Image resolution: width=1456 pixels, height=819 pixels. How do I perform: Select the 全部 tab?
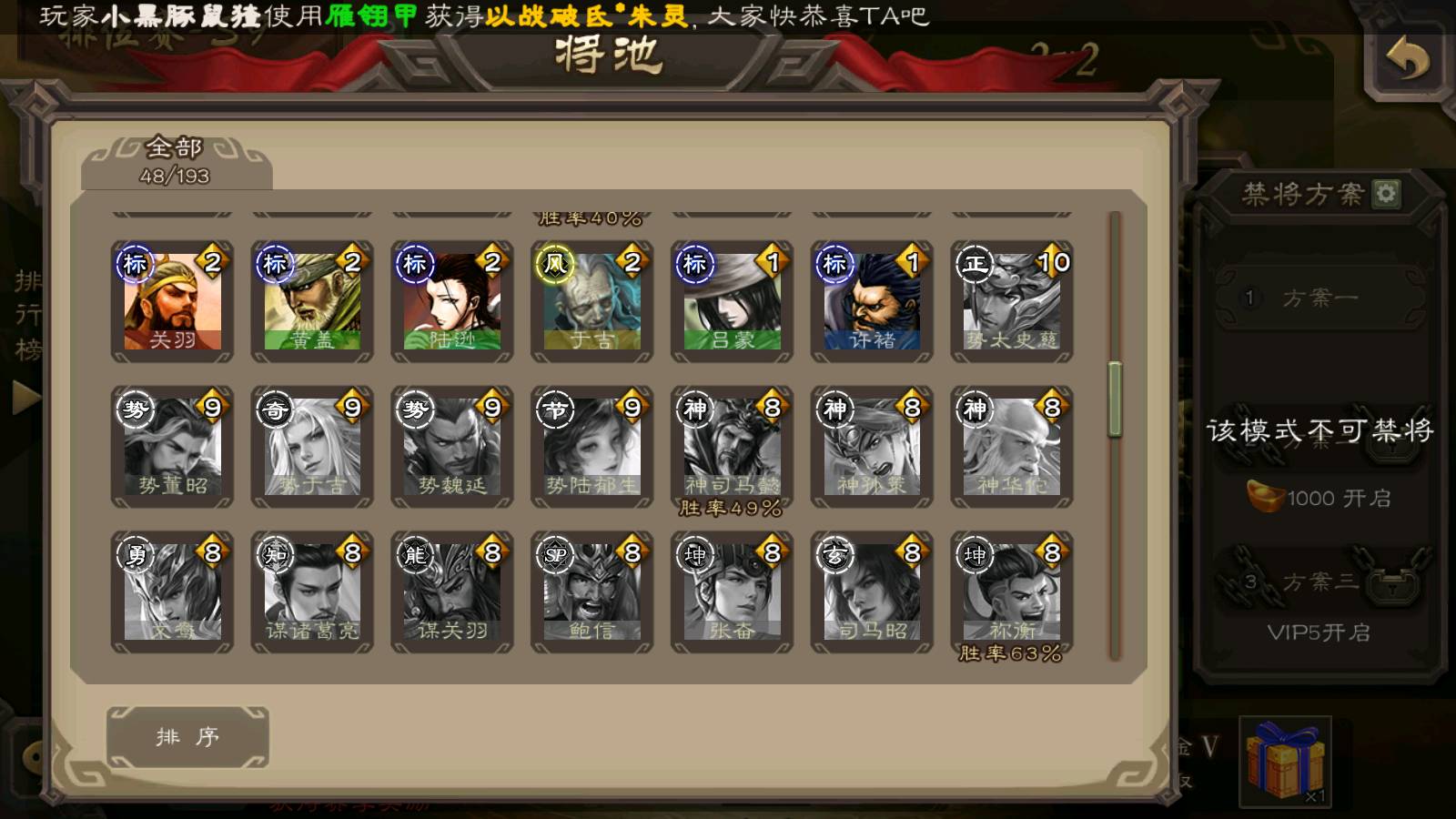(x=175, y=161)
